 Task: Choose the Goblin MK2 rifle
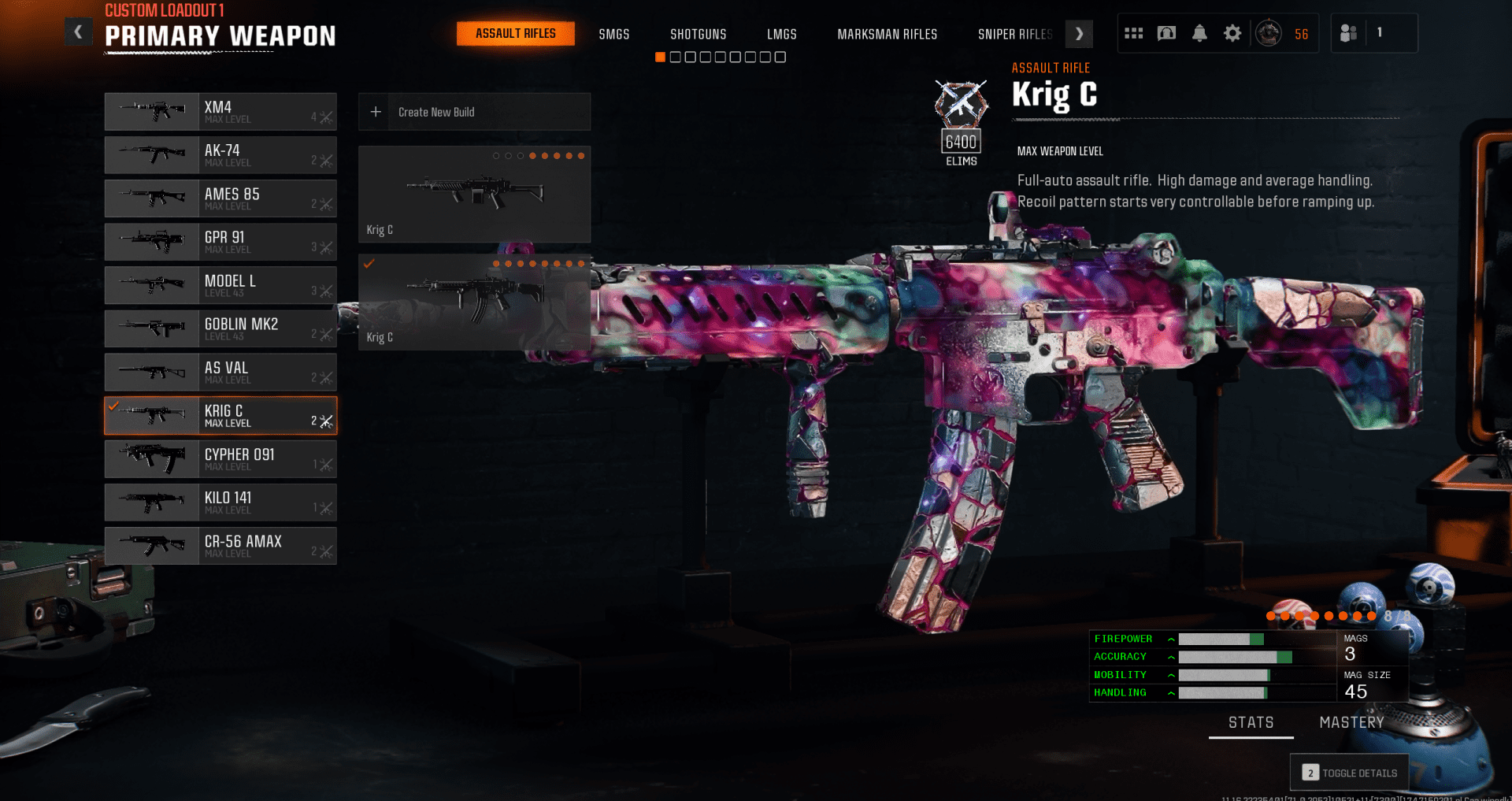click(220, 328)
